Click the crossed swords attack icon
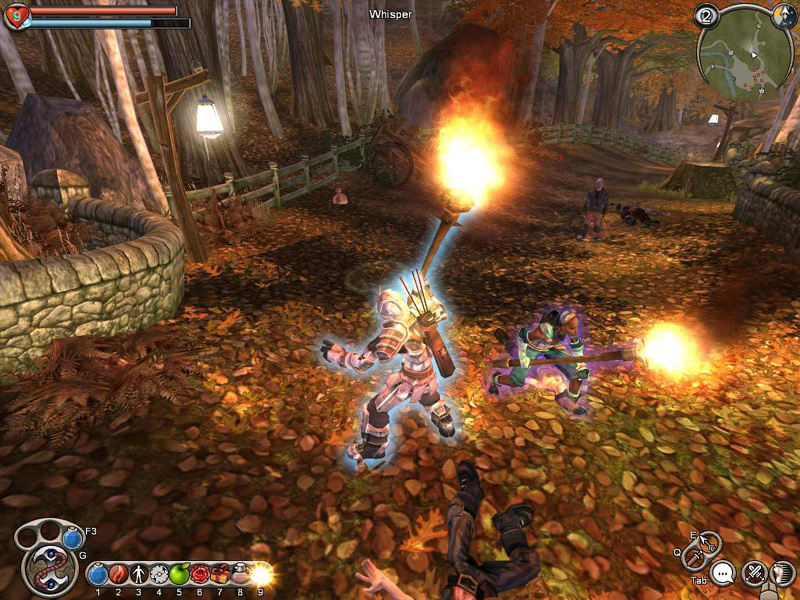This screenshot has width=800, height=600. coord(754,573)
